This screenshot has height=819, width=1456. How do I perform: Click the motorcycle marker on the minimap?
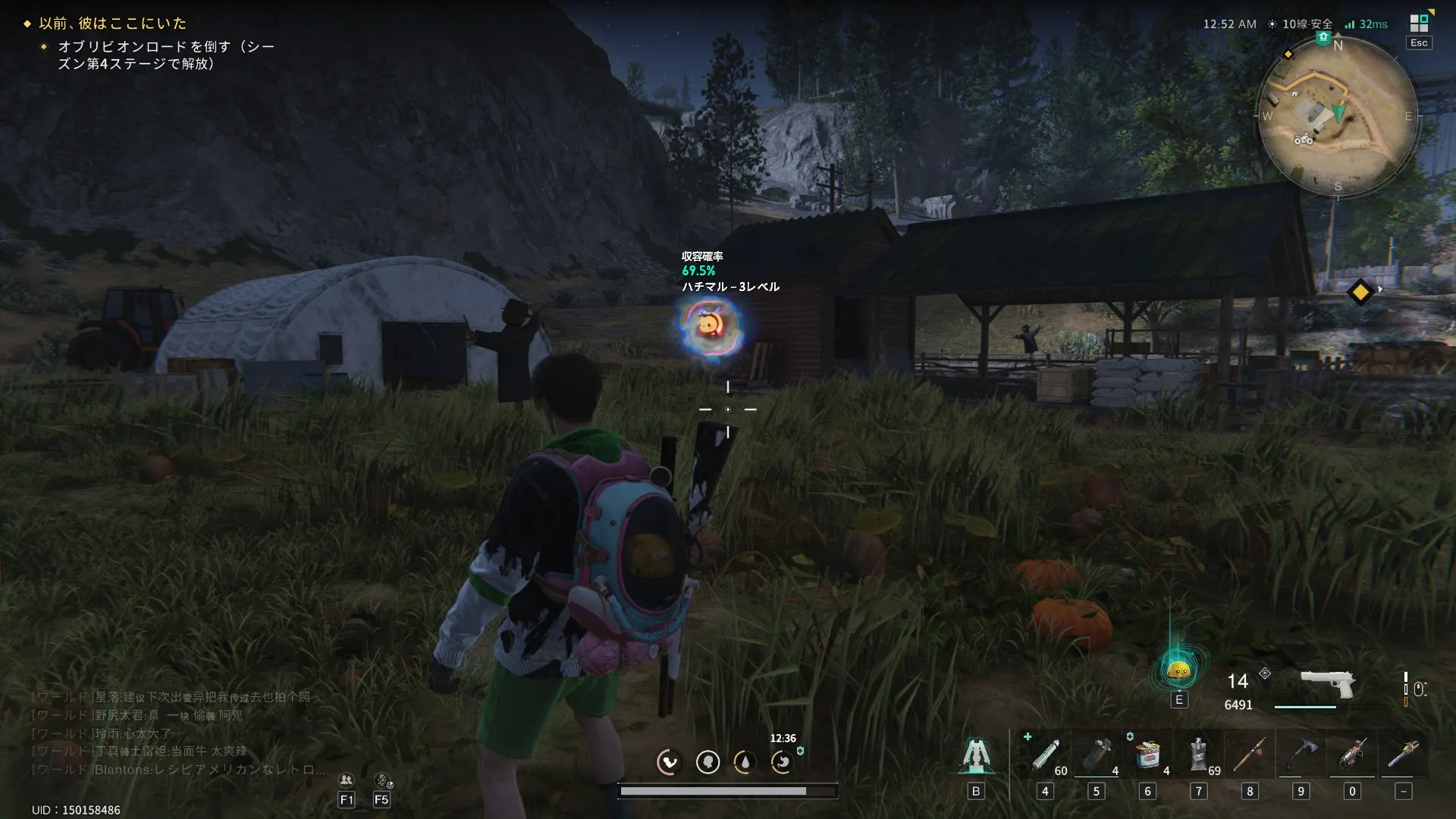[x=1303, y=140]
